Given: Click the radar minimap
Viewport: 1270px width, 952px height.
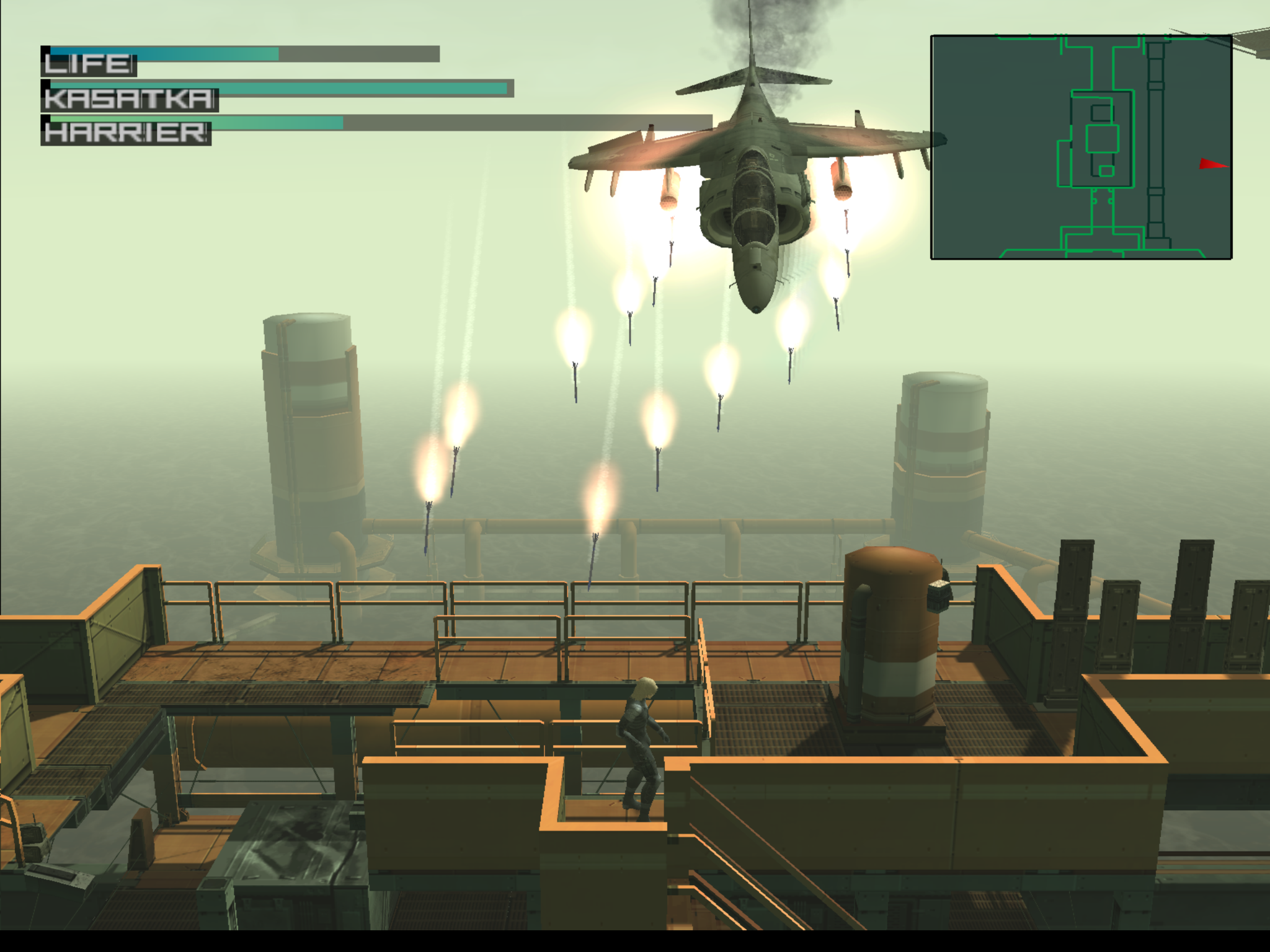Looking at the screenshot, I should coord(1081,147).
